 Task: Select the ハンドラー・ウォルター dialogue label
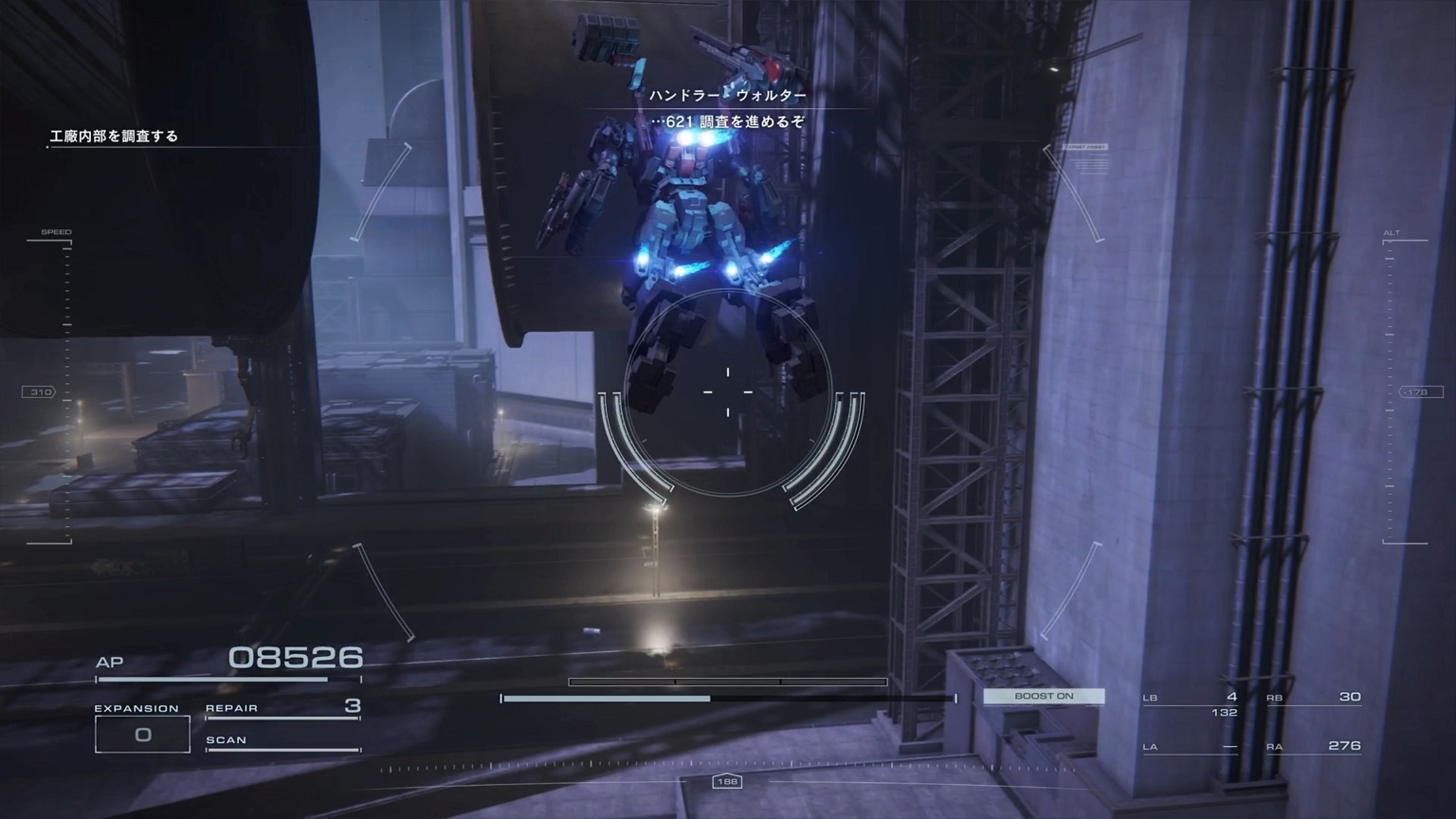(x=728, y=94)
